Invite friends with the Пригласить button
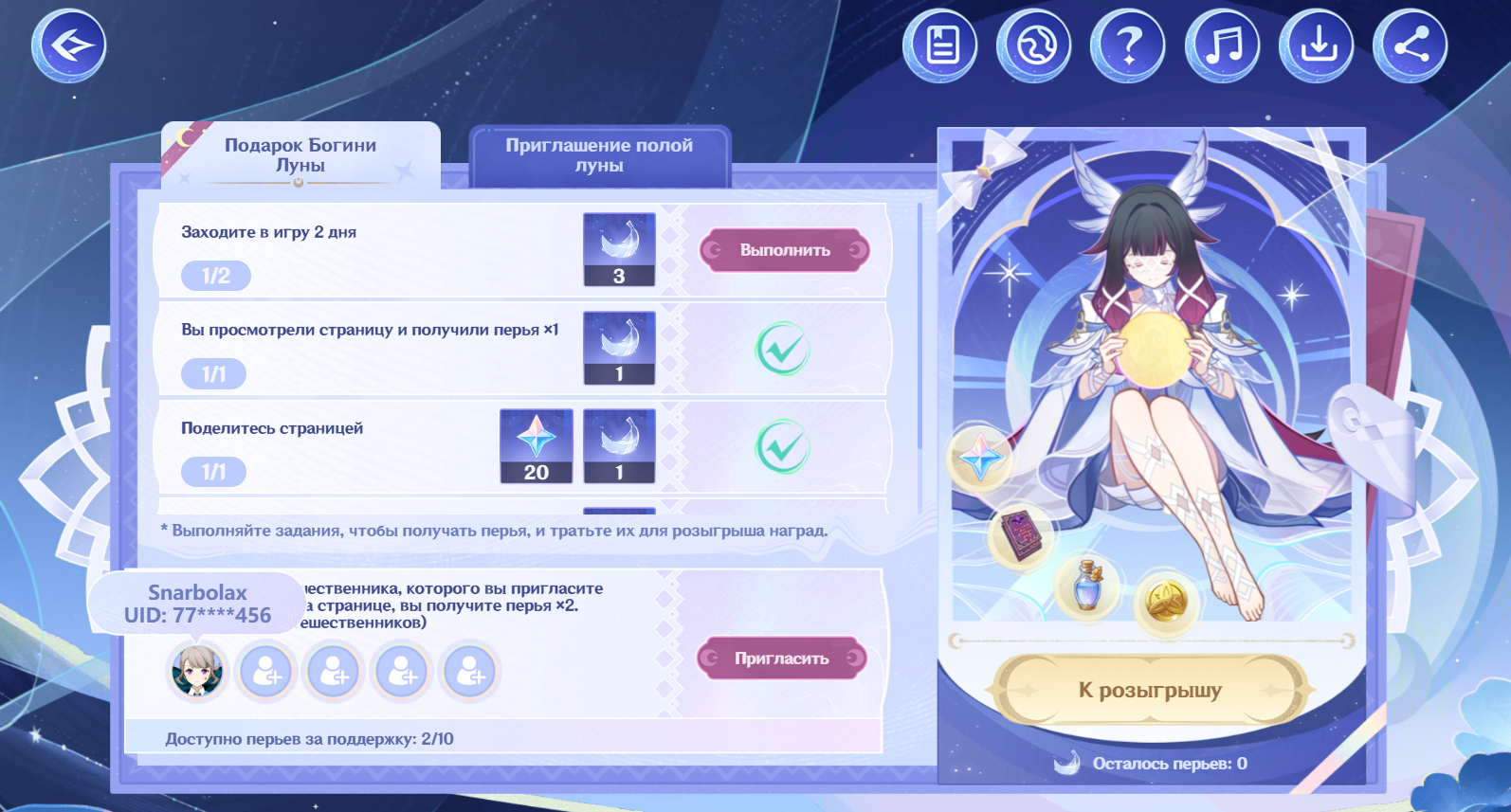The width and height of the screenshot is (1511, 812). 782,659
